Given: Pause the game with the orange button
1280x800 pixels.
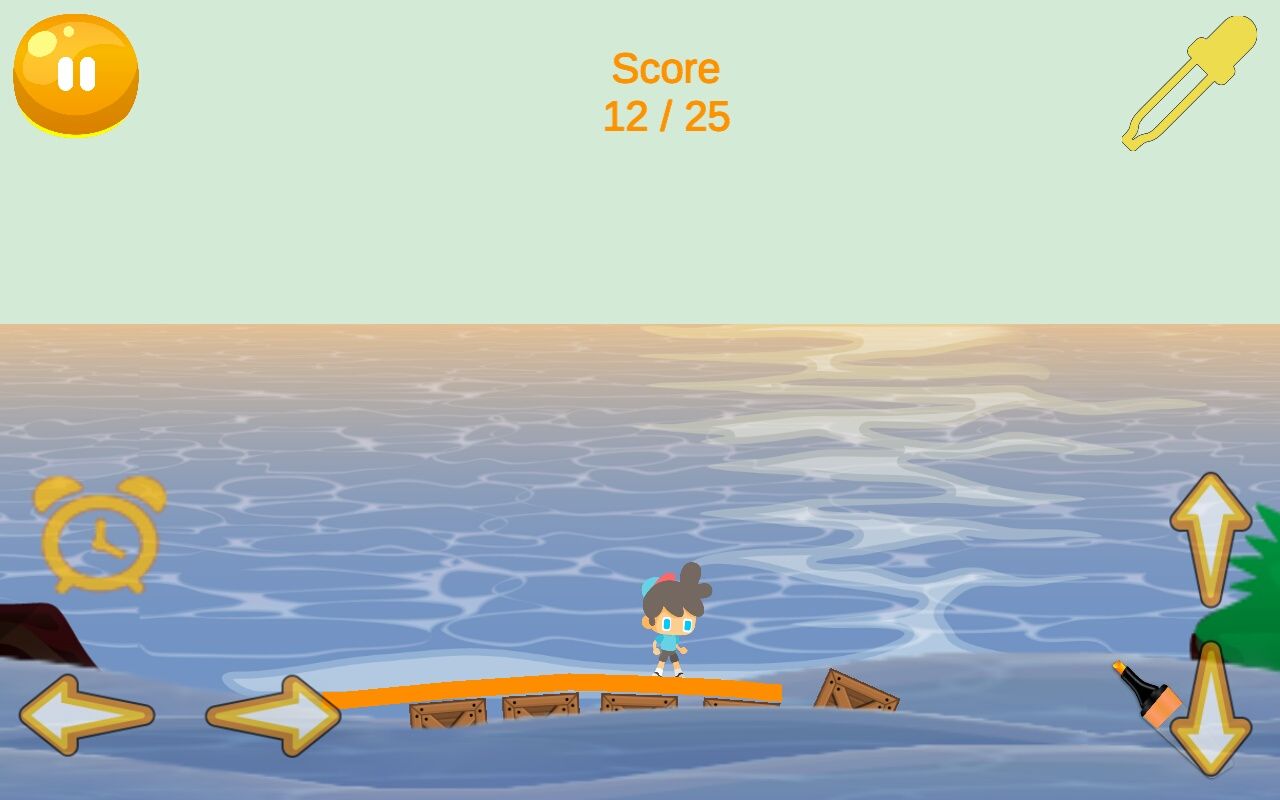Looking at the screenshot, I should click(x=76, y=75).
